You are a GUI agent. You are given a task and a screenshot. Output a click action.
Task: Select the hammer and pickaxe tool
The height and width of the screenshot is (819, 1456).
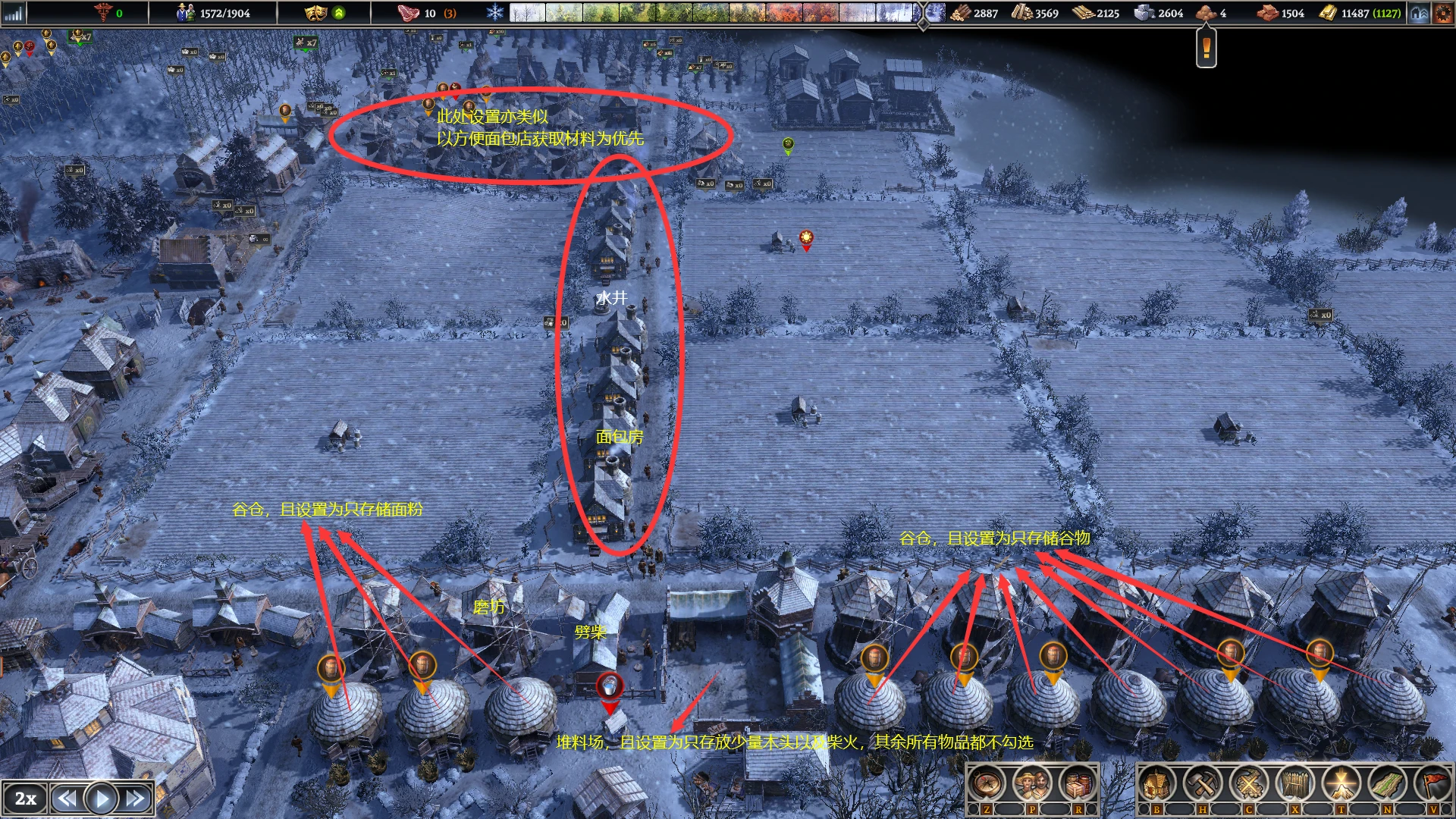click(x=1203, y=784)
